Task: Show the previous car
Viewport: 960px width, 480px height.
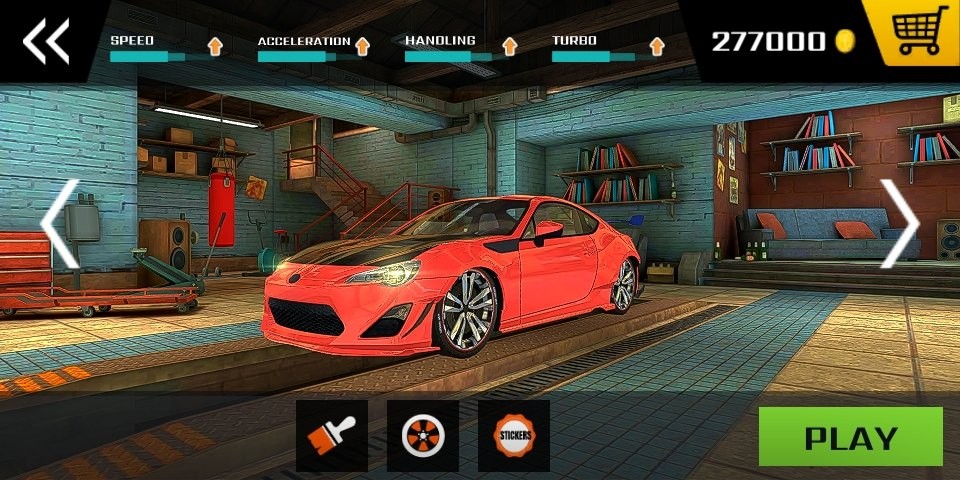Action: click(59, 224)
